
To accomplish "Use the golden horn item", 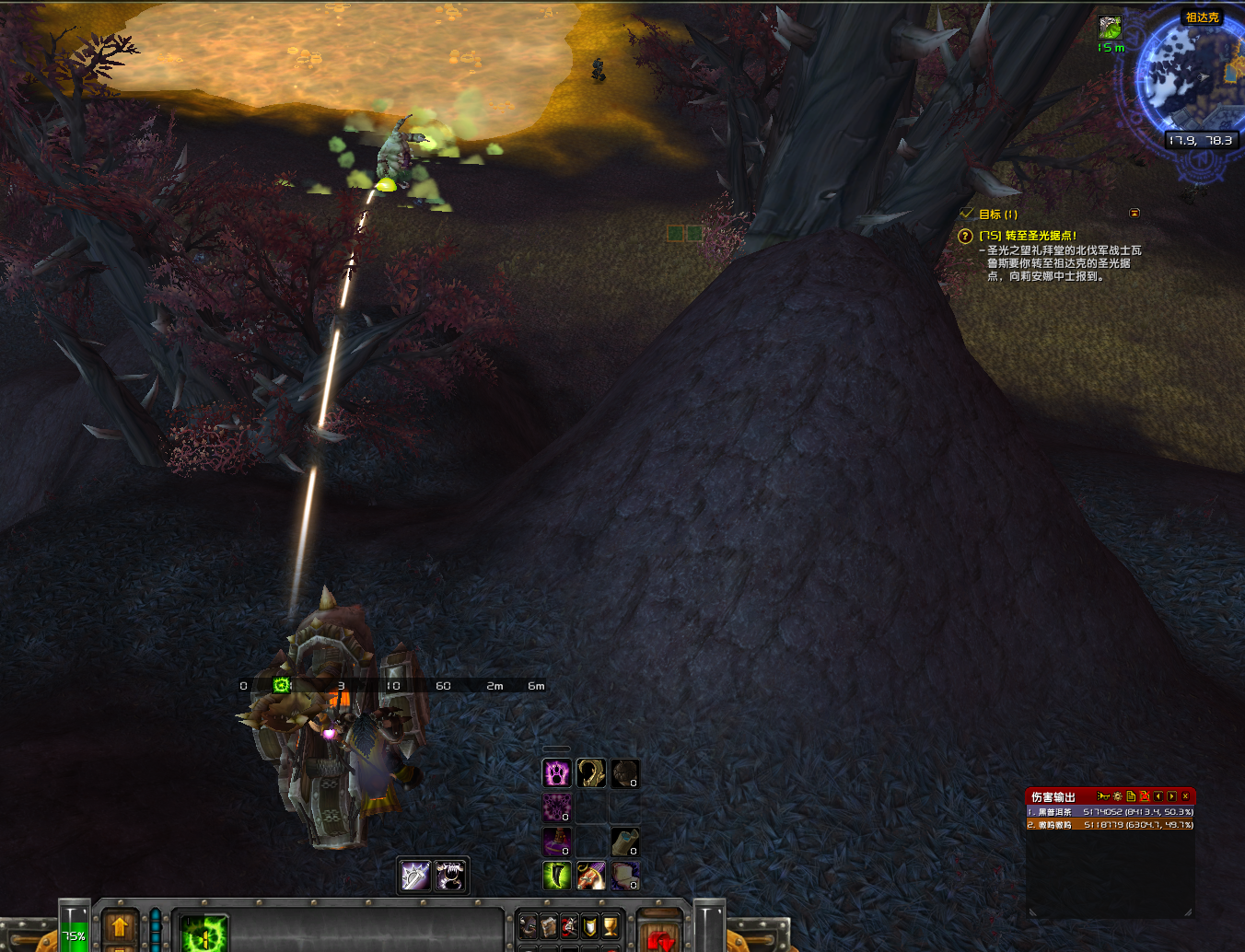I will pyautogui.click(x=590, y=773).
